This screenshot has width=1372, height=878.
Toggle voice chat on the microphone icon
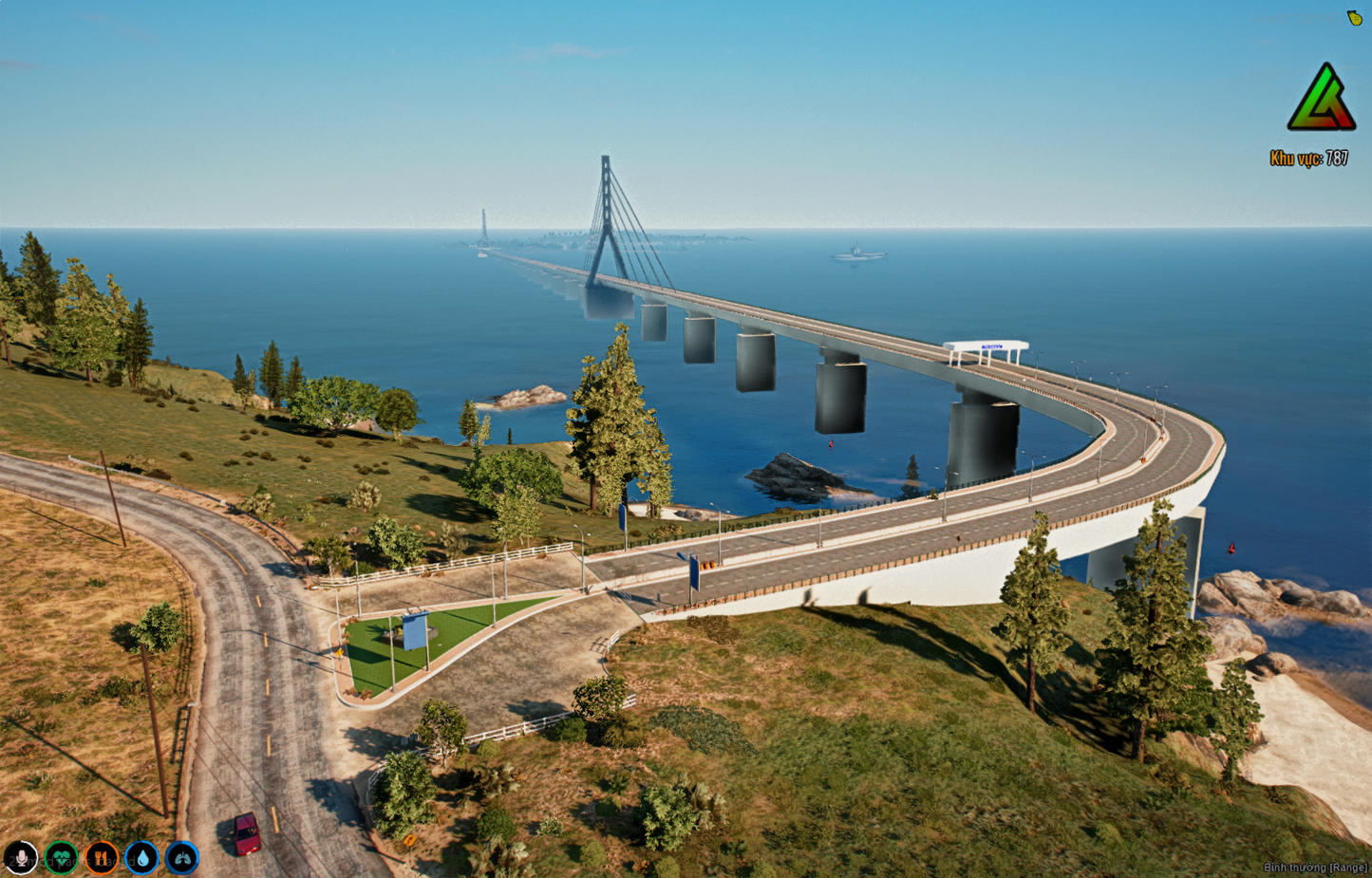click(20, 857)
